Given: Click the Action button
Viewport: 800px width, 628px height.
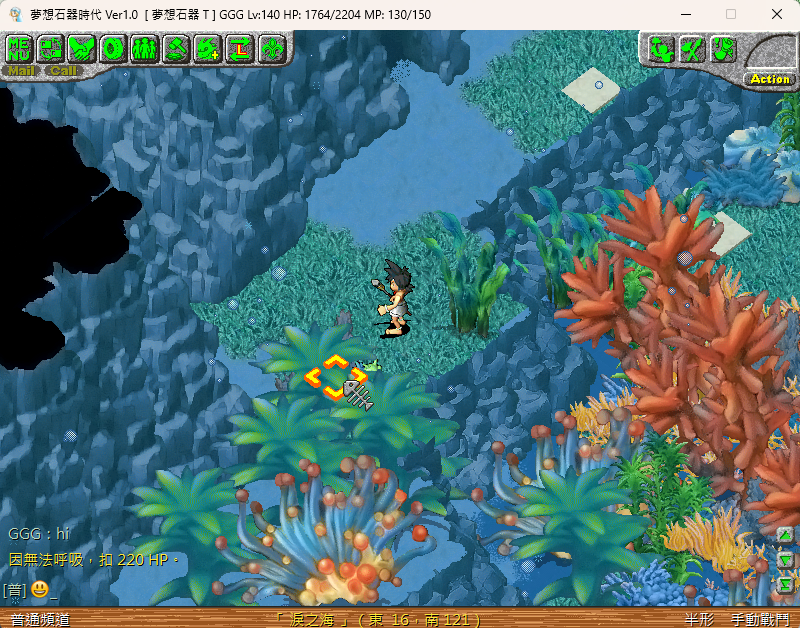Looking at the screenshot, I should click(x=770, y=79).
